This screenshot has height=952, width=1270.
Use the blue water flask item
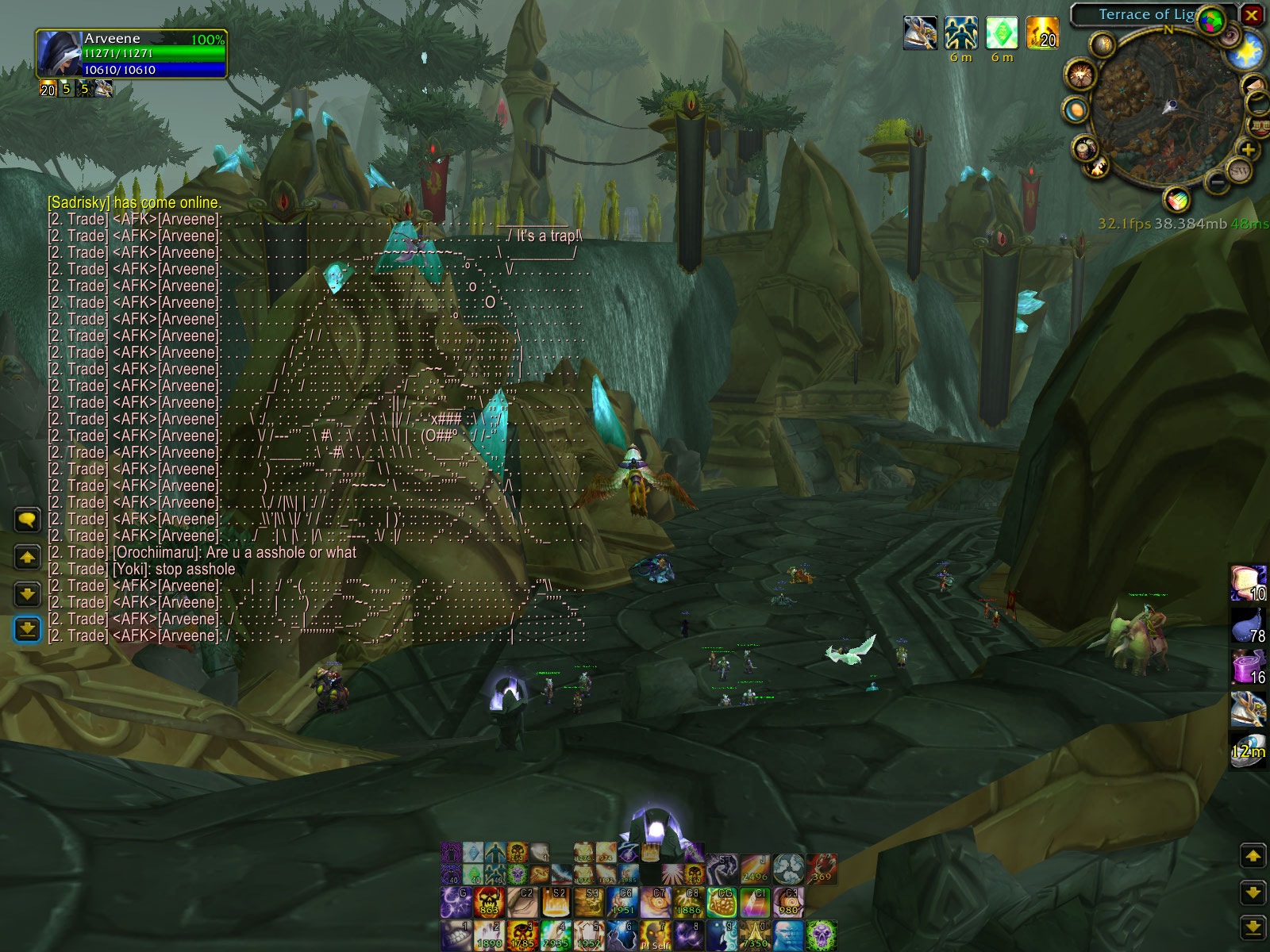tap(1247, 625)
